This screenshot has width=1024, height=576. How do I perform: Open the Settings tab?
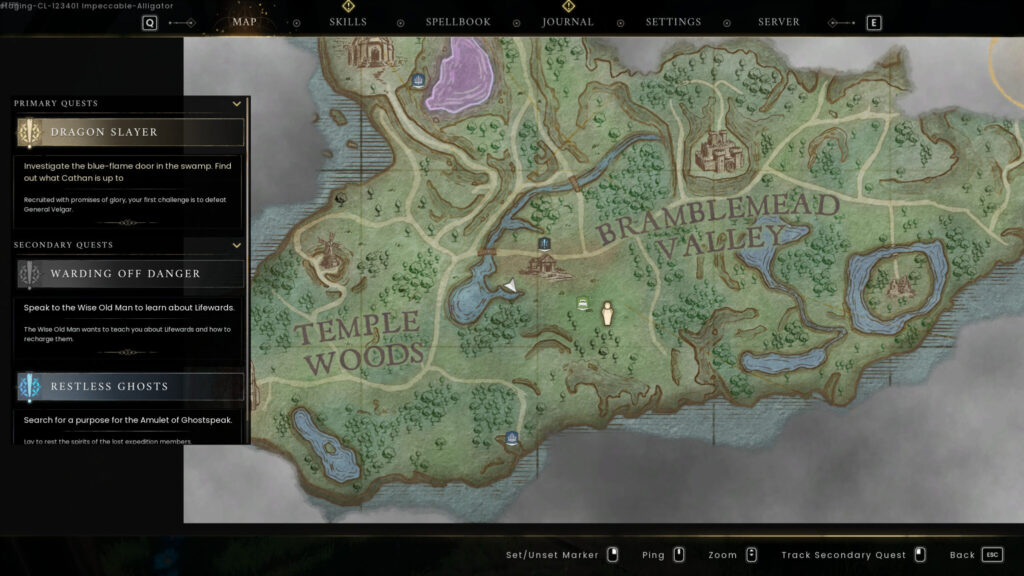coord(673,22)
